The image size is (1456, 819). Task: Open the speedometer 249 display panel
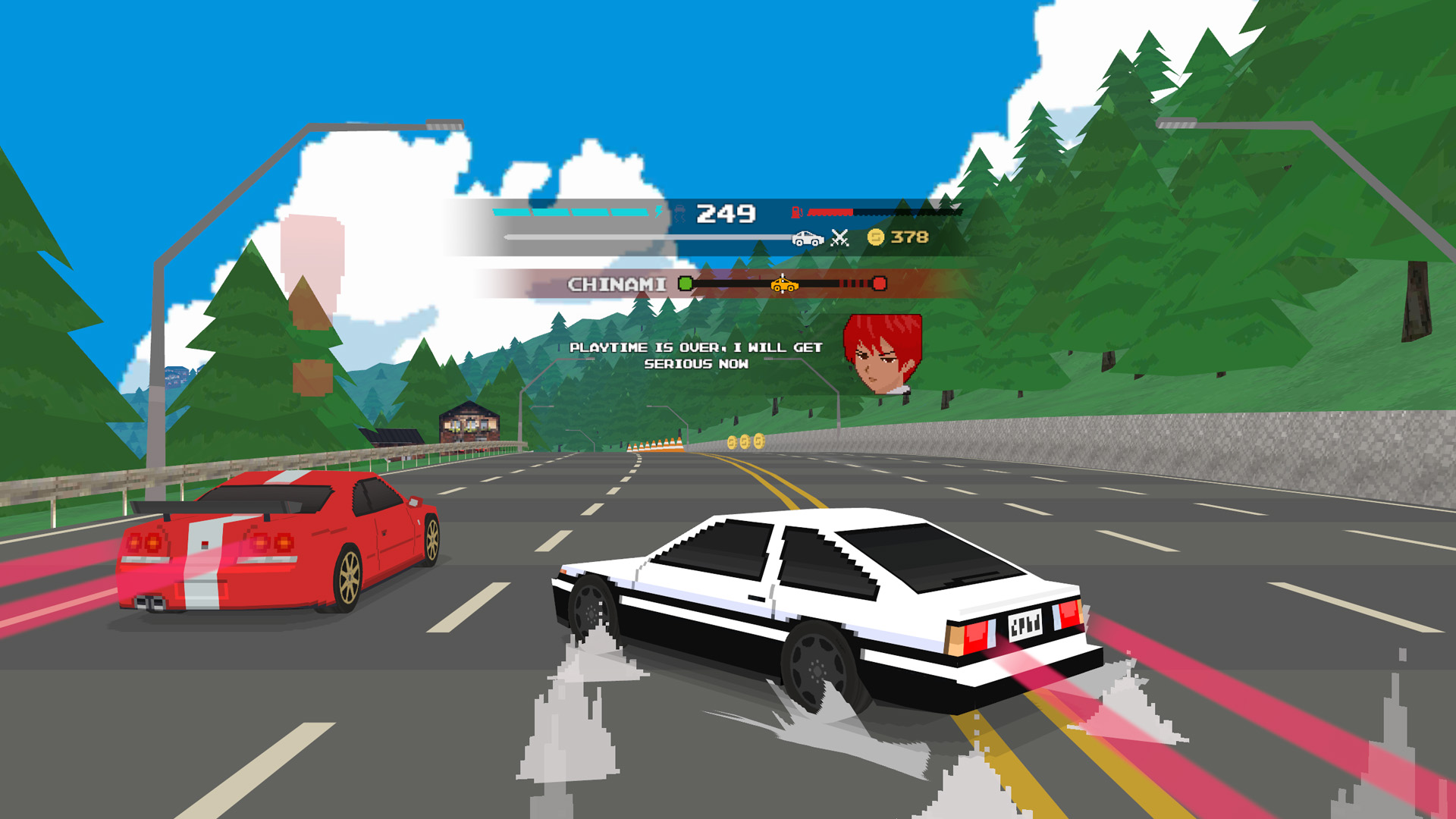pyautogui.click(x=726, y=214)
